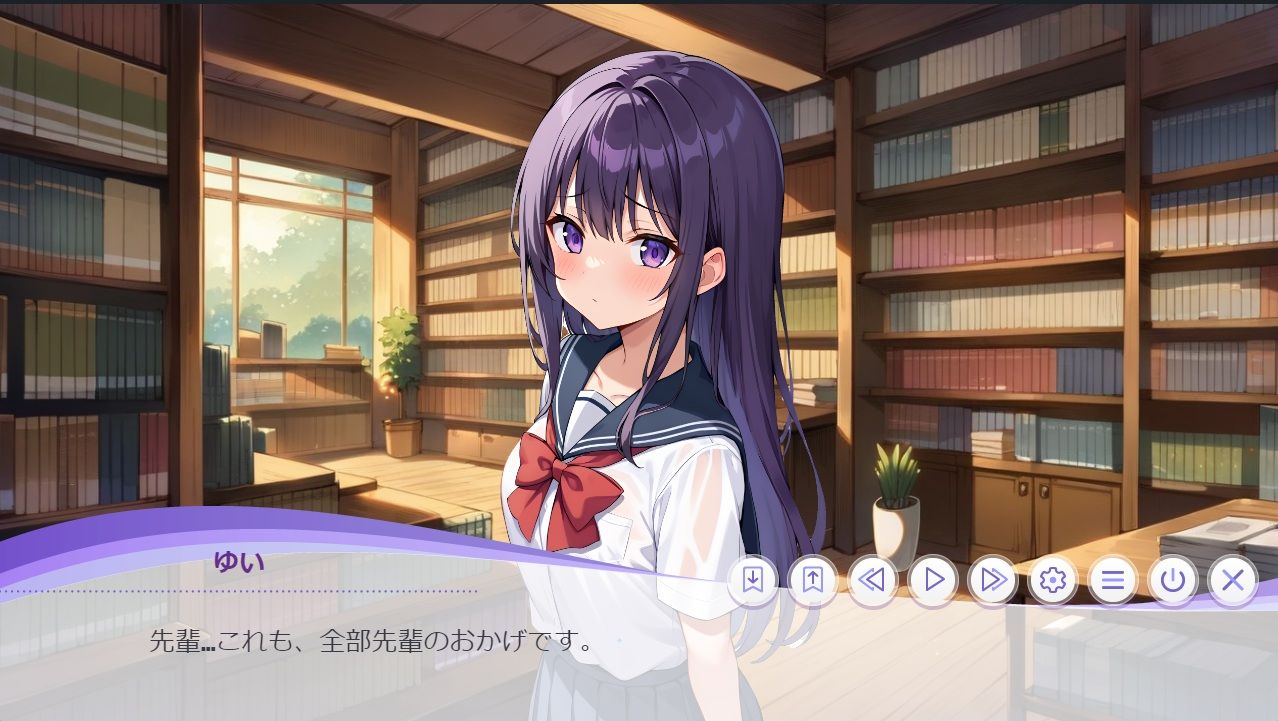Hide the dialogue window with the X
The image size is (1278, 721).
1233,580
